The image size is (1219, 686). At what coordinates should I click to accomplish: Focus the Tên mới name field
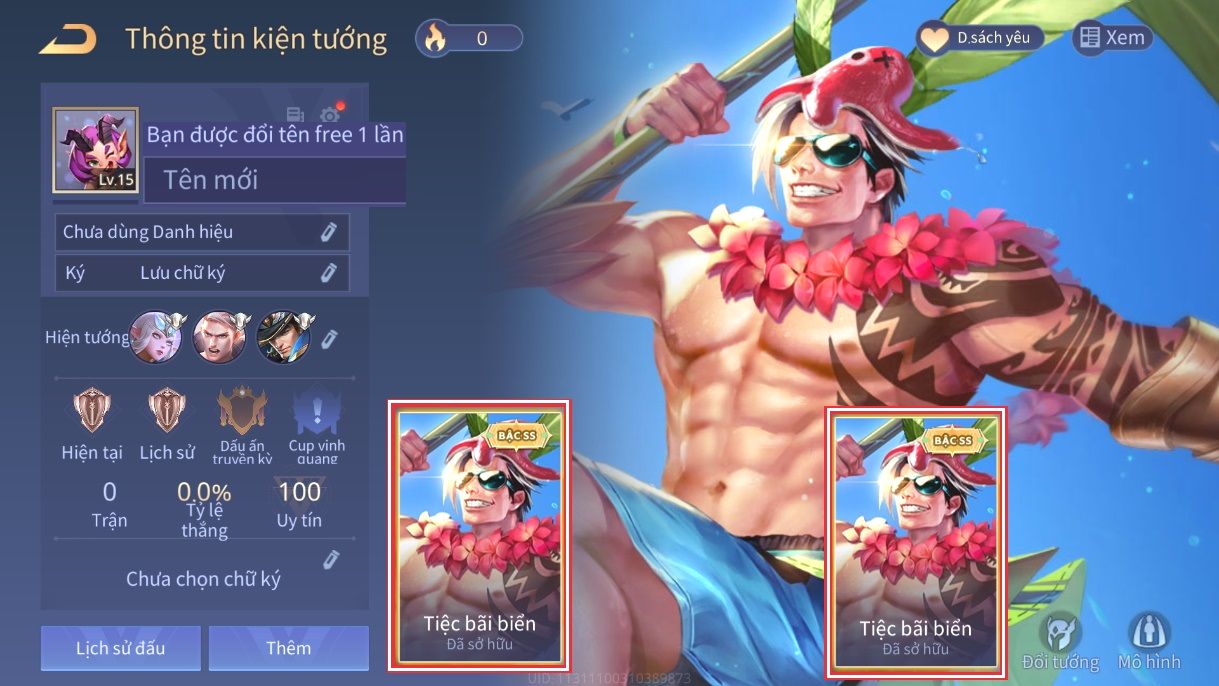click(274, 180)
